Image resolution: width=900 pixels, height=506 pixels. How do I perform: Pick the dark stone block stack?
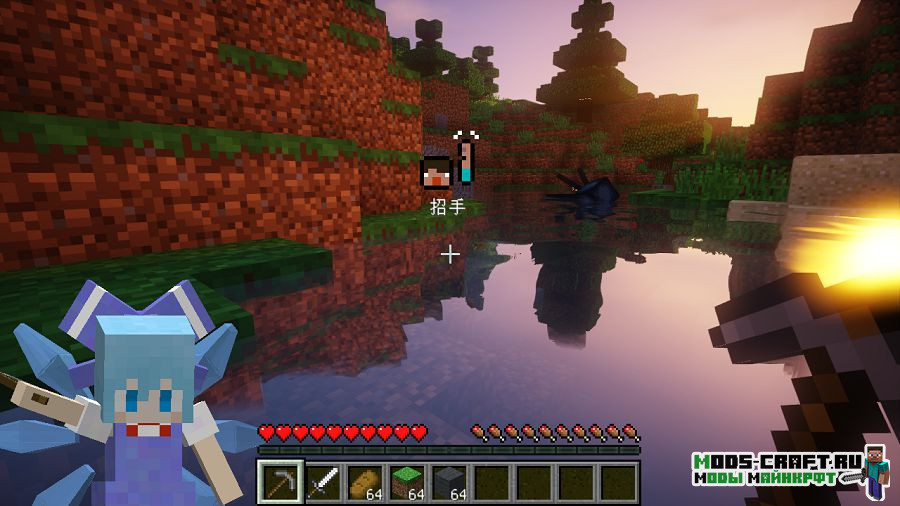coord(448,483)
